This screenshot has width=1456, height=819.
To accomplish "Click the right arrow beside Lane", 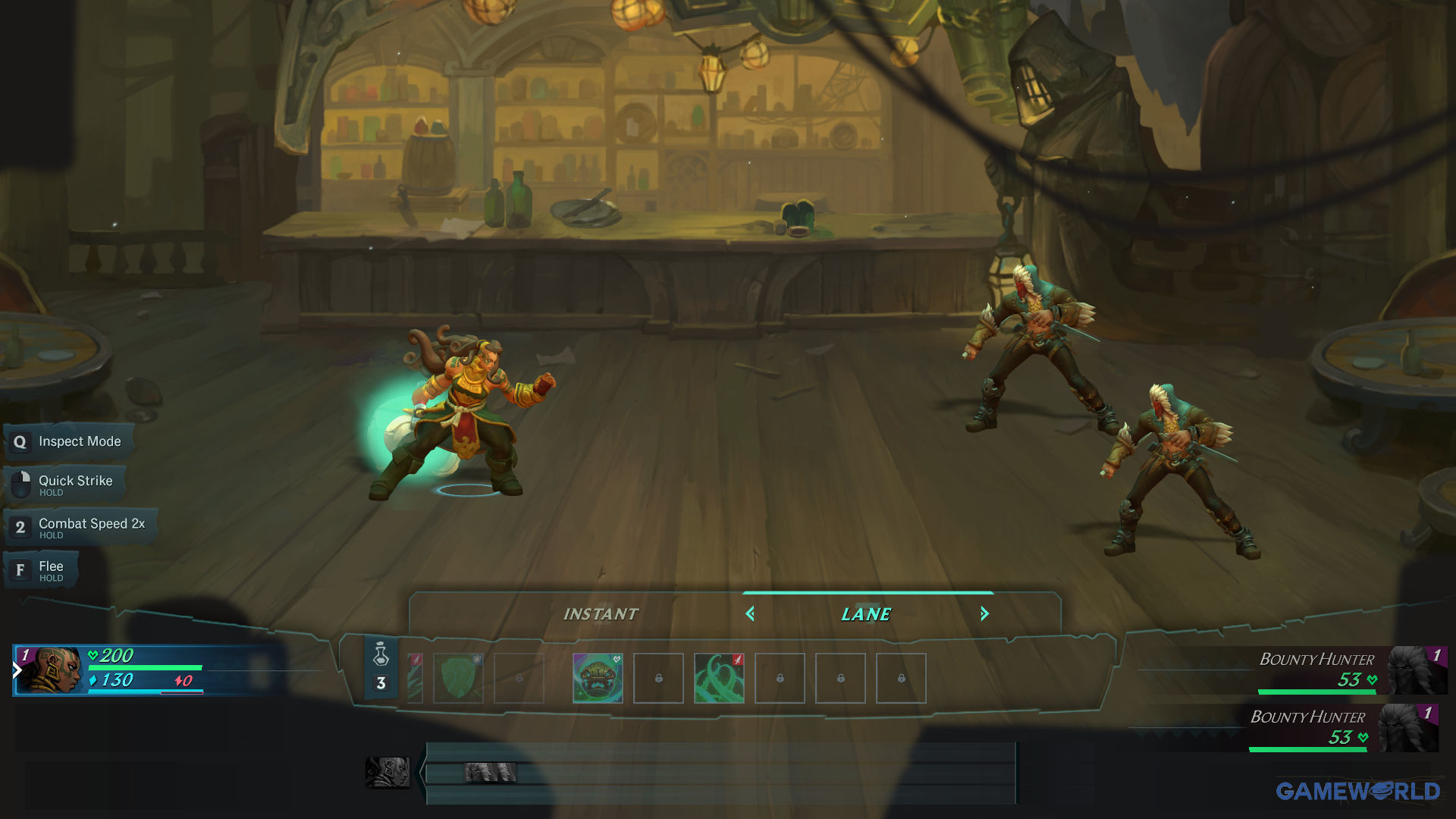I will point(984,614).
